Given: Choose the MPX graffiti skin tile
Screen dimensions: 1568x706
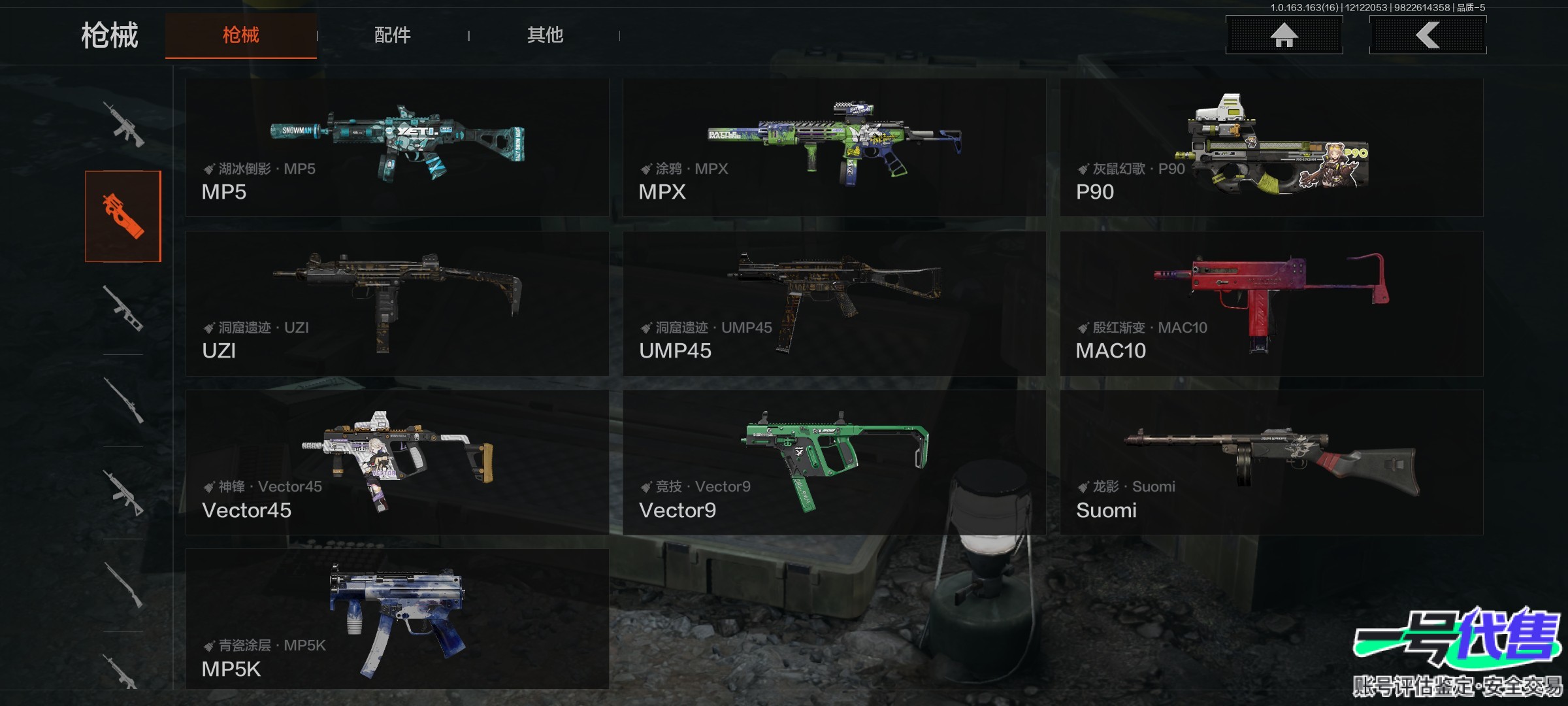Looking at the screenshot, I should pyautogui.click(x=834, y=148).
